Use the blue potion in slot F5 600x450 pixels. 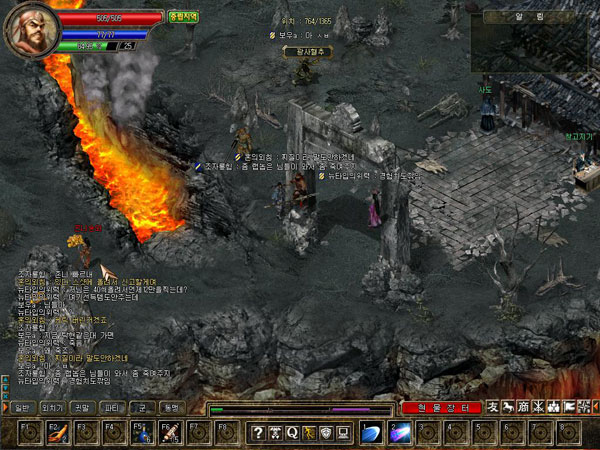tap(142, 433)
